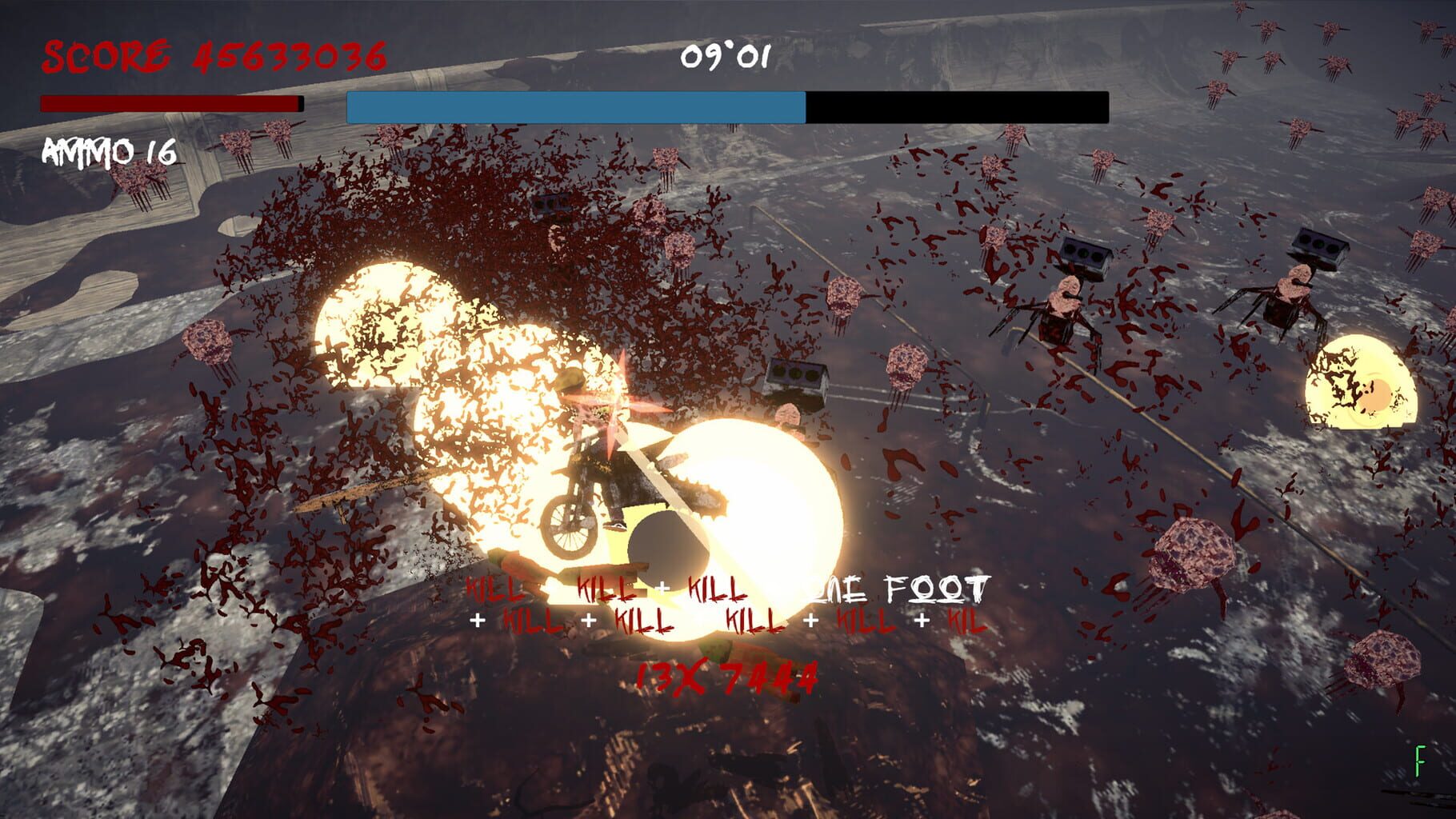This screenshot has width=1456, height=819.
Task: Click the blue progress bar at top
Action: pyautogui.click(x=576, y=105)
